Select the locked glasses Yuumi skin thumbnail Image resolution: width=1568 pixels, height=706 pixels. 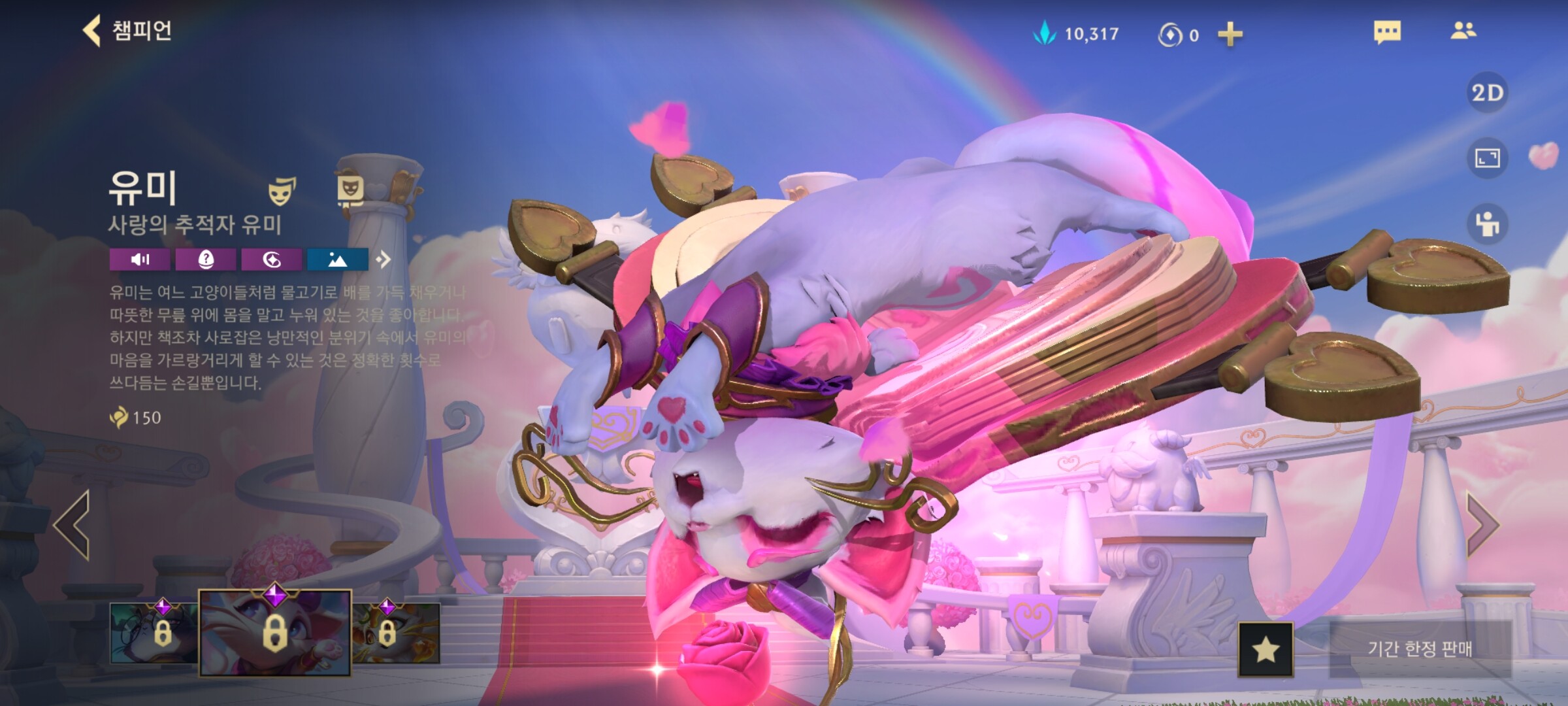[154, 632]
